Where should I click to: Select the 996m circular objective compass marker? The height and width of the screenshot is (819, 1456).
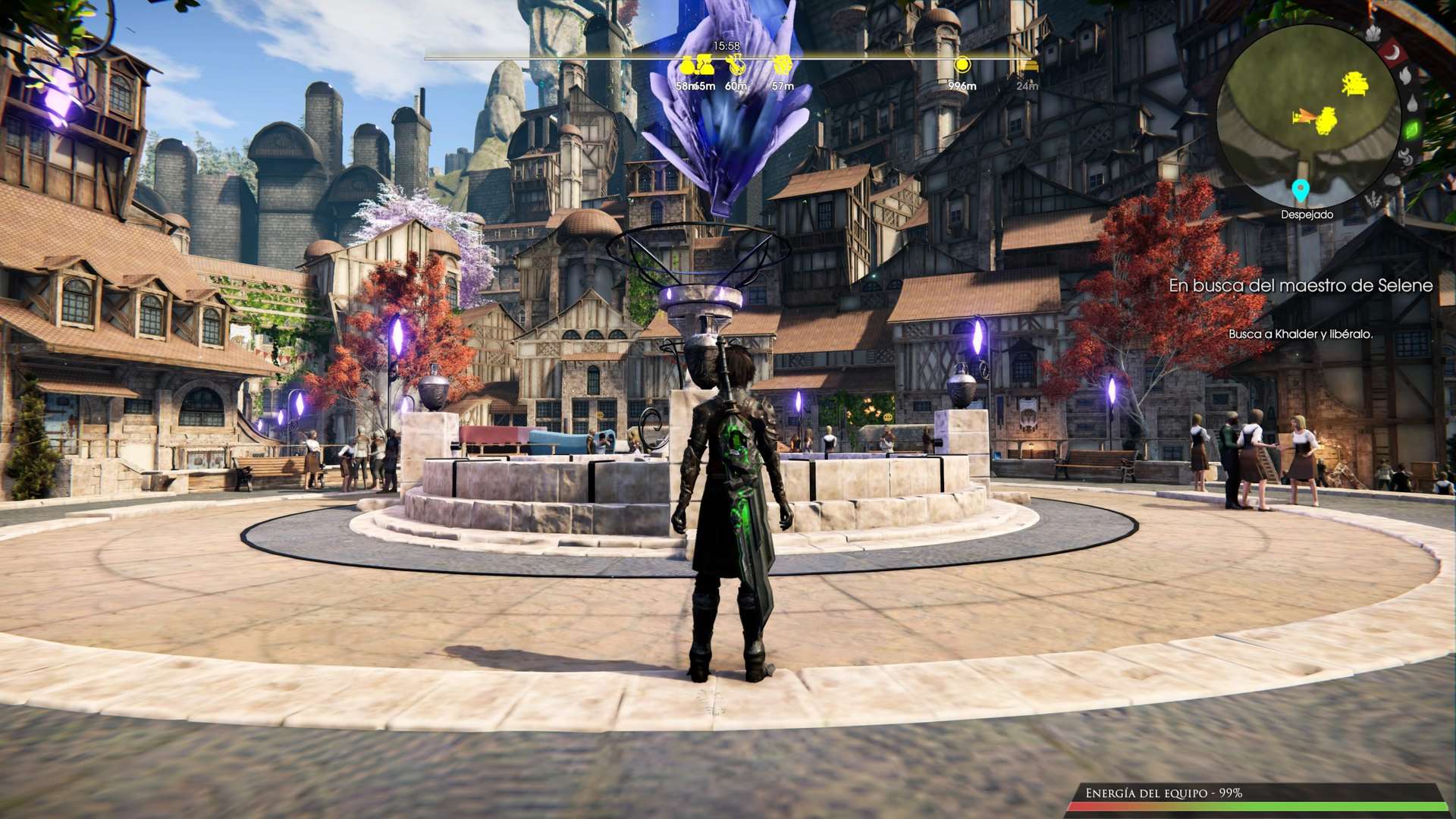pyautogui.click(x=962, y=65)
